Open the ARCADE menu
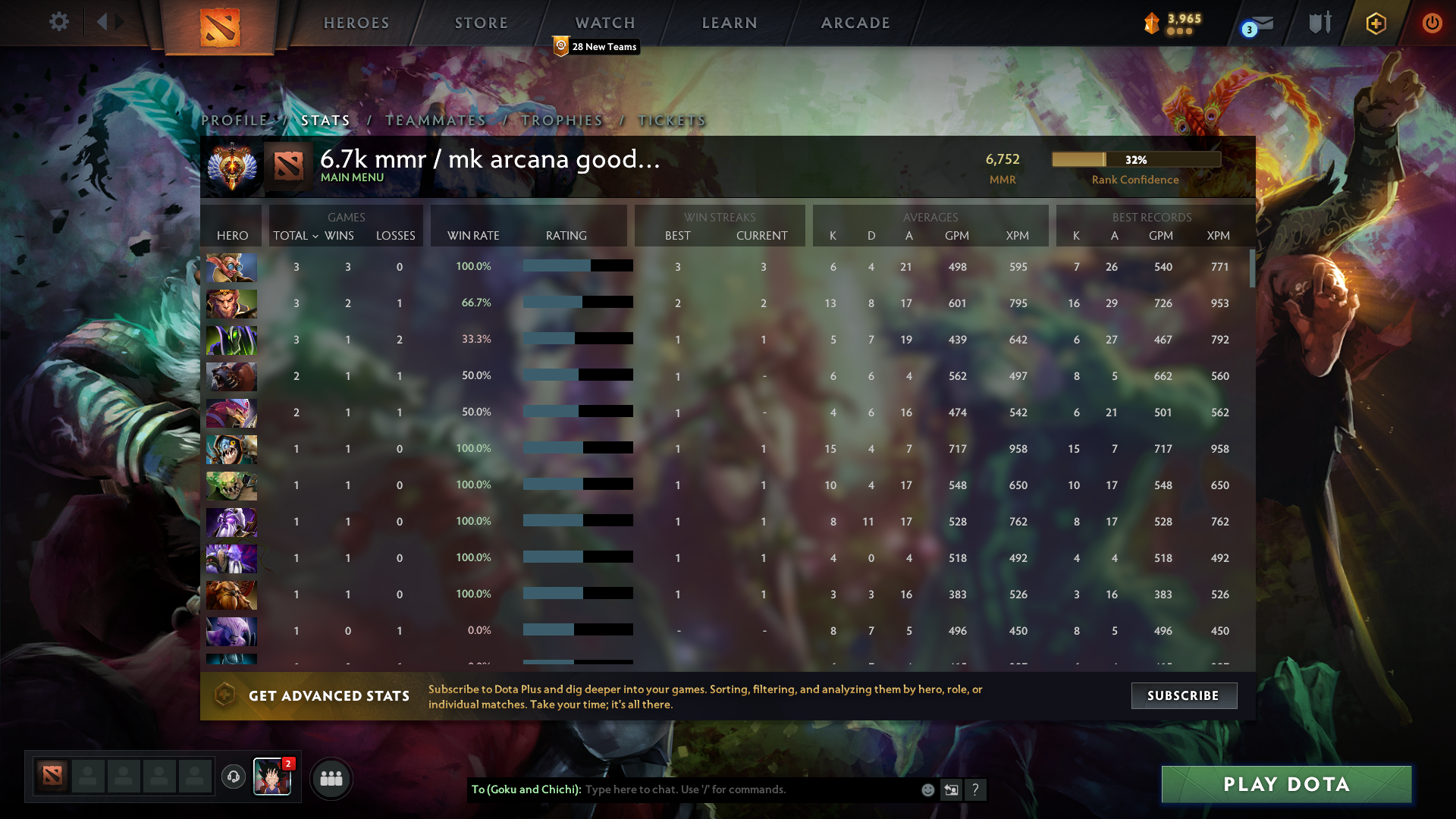Image resolution: width=1456 pixels, height=819 pixels. pos(855,23)
